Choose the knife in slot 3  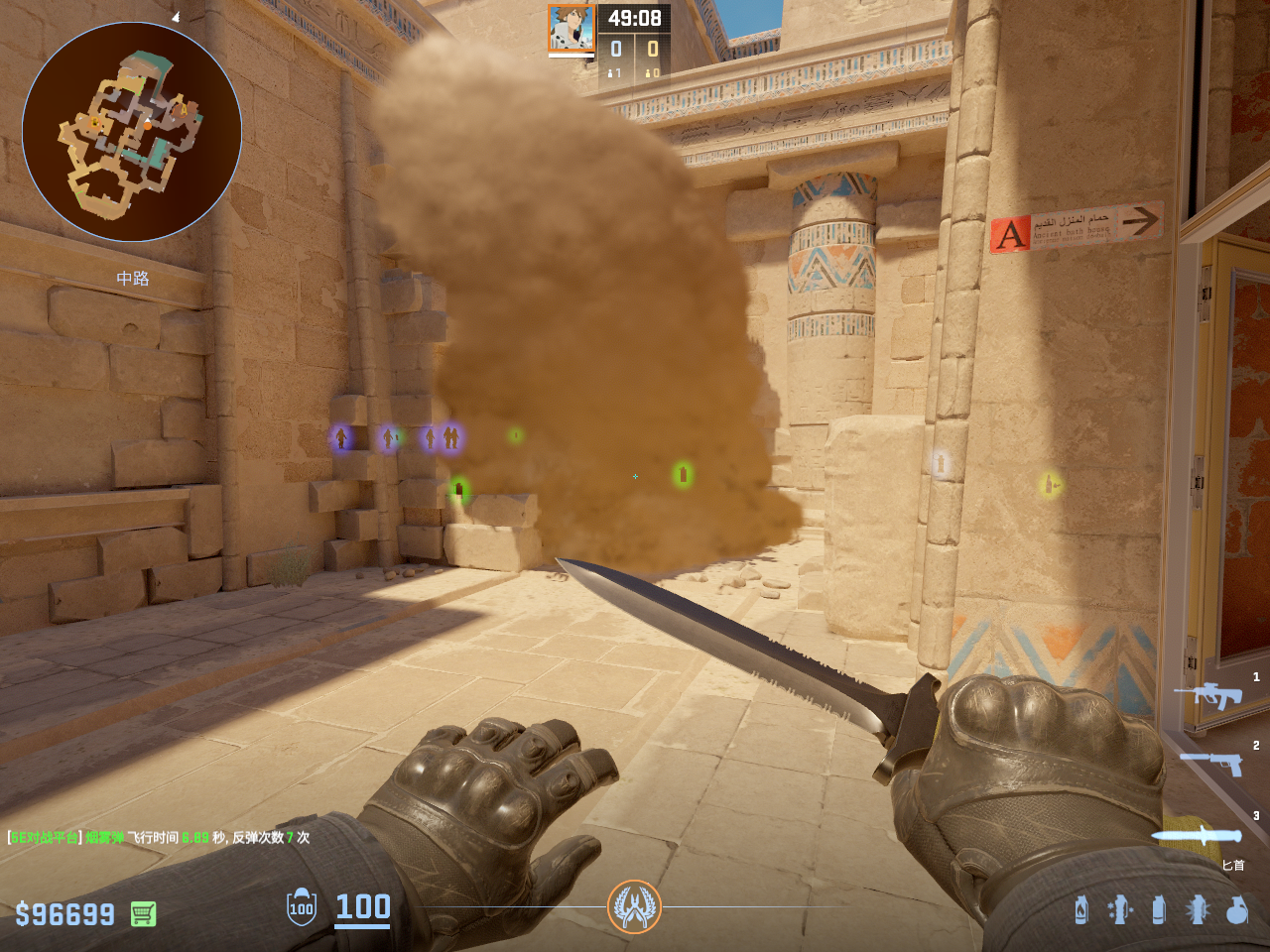click(1197, 835)
